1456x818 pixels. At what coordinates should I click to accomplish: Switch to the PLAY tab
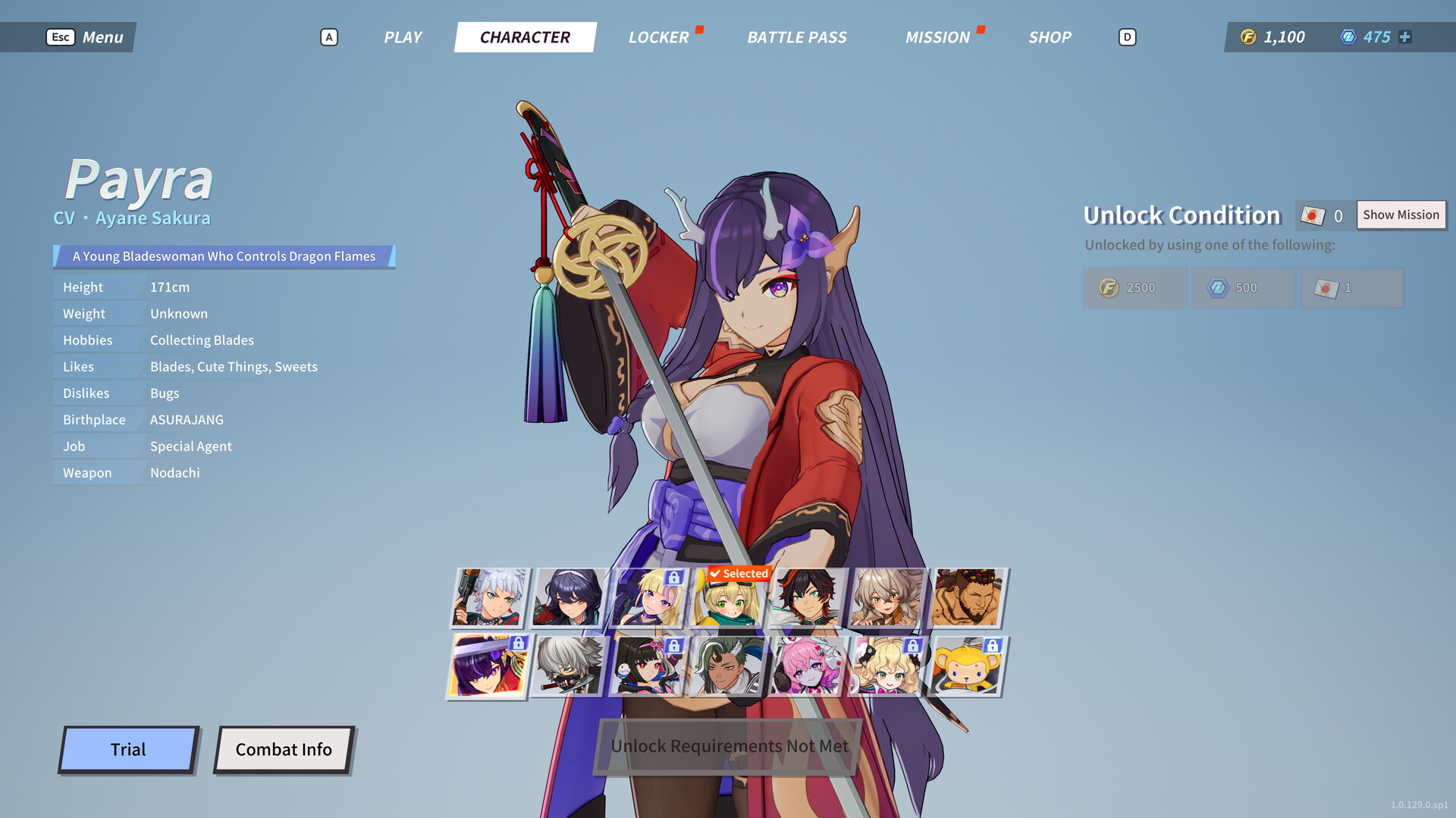click(402, 37)
